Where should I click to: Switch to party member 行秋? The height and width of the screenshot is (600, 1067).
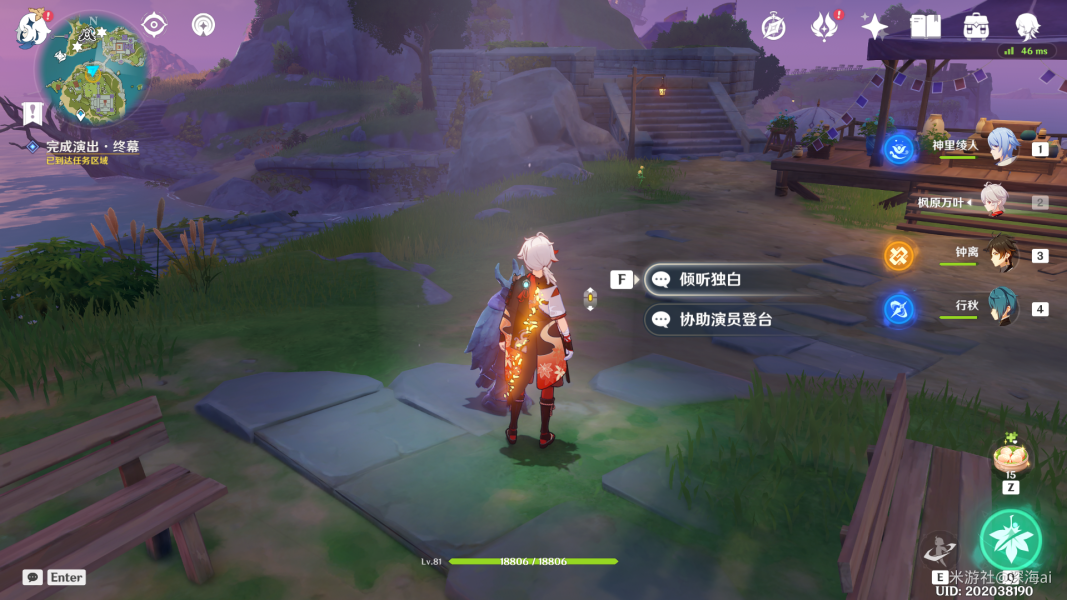tap(1002, 306)
